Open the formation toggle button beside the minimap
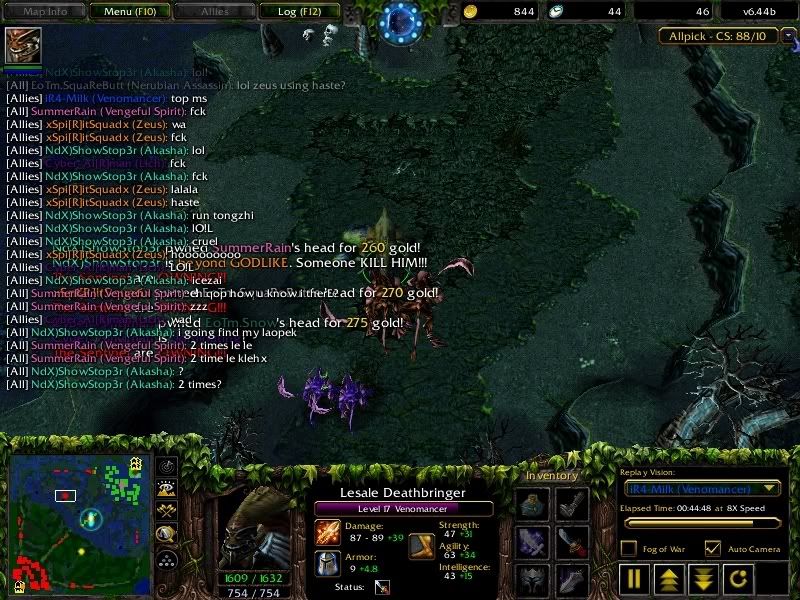 (167, 559)
